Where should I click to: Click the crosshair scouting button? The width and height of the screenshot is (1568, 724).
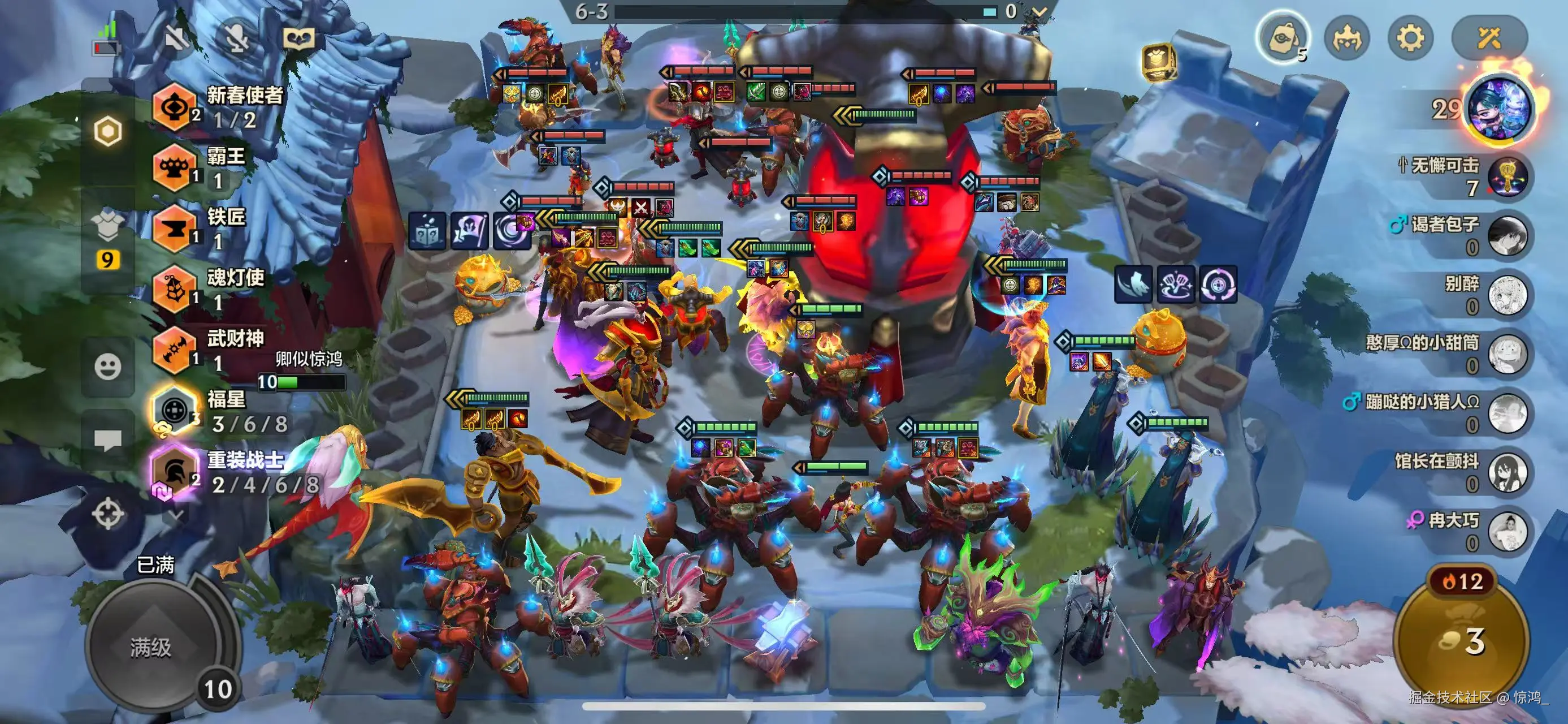tap(108, 514)
